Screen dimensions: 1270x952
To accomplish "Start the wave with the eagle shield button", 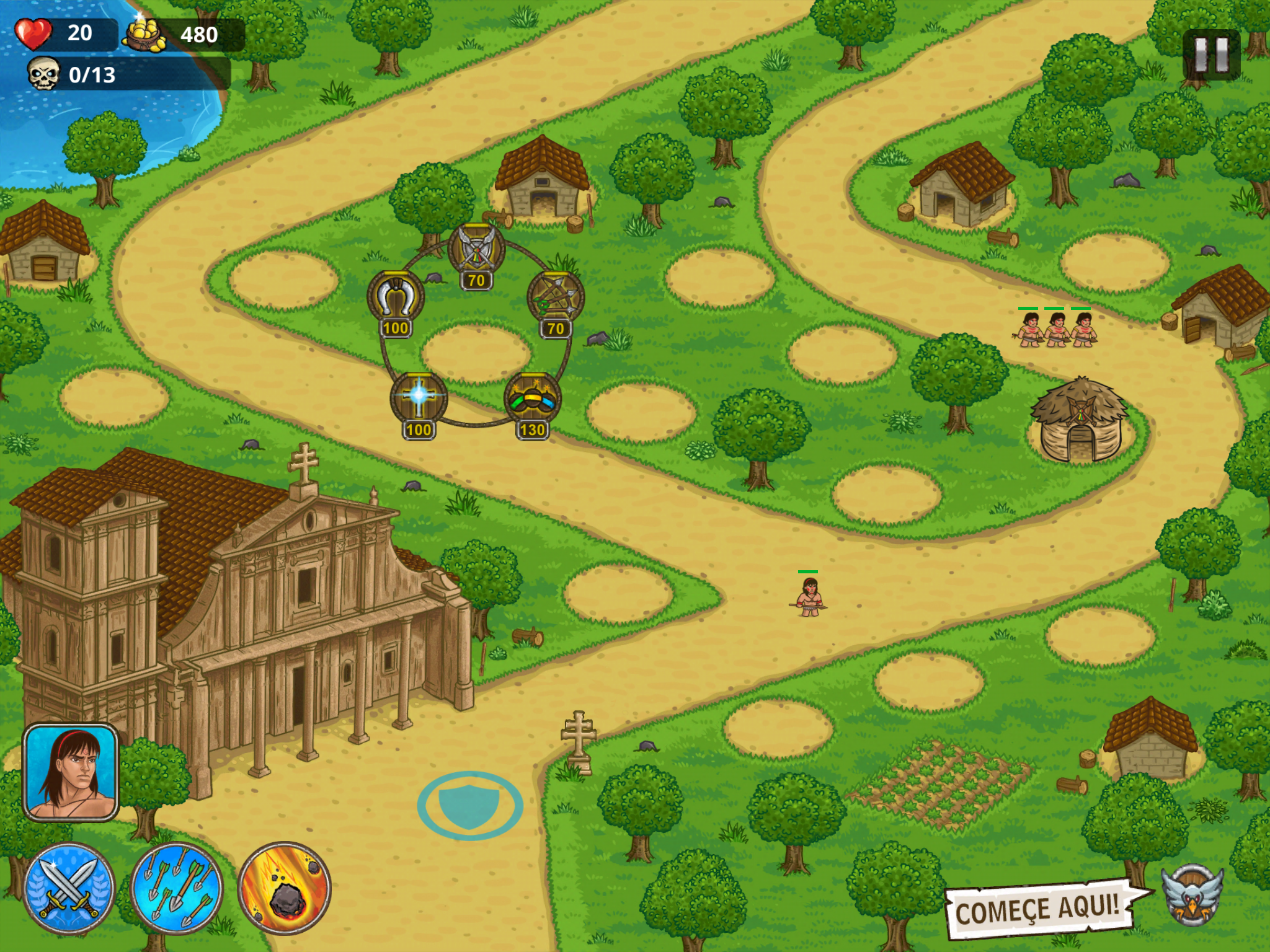I will [x=1192, y=894].
